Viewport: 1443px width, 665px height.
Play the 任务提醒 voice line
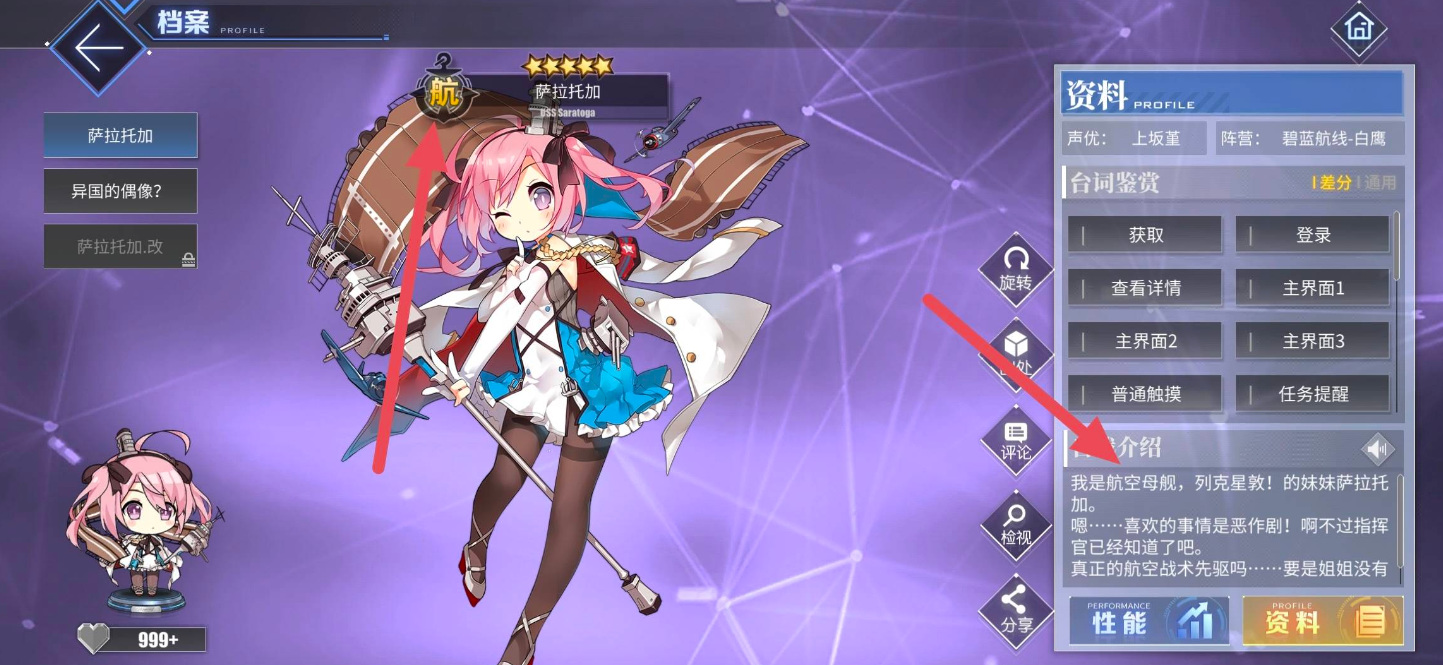coord(1313,394)
